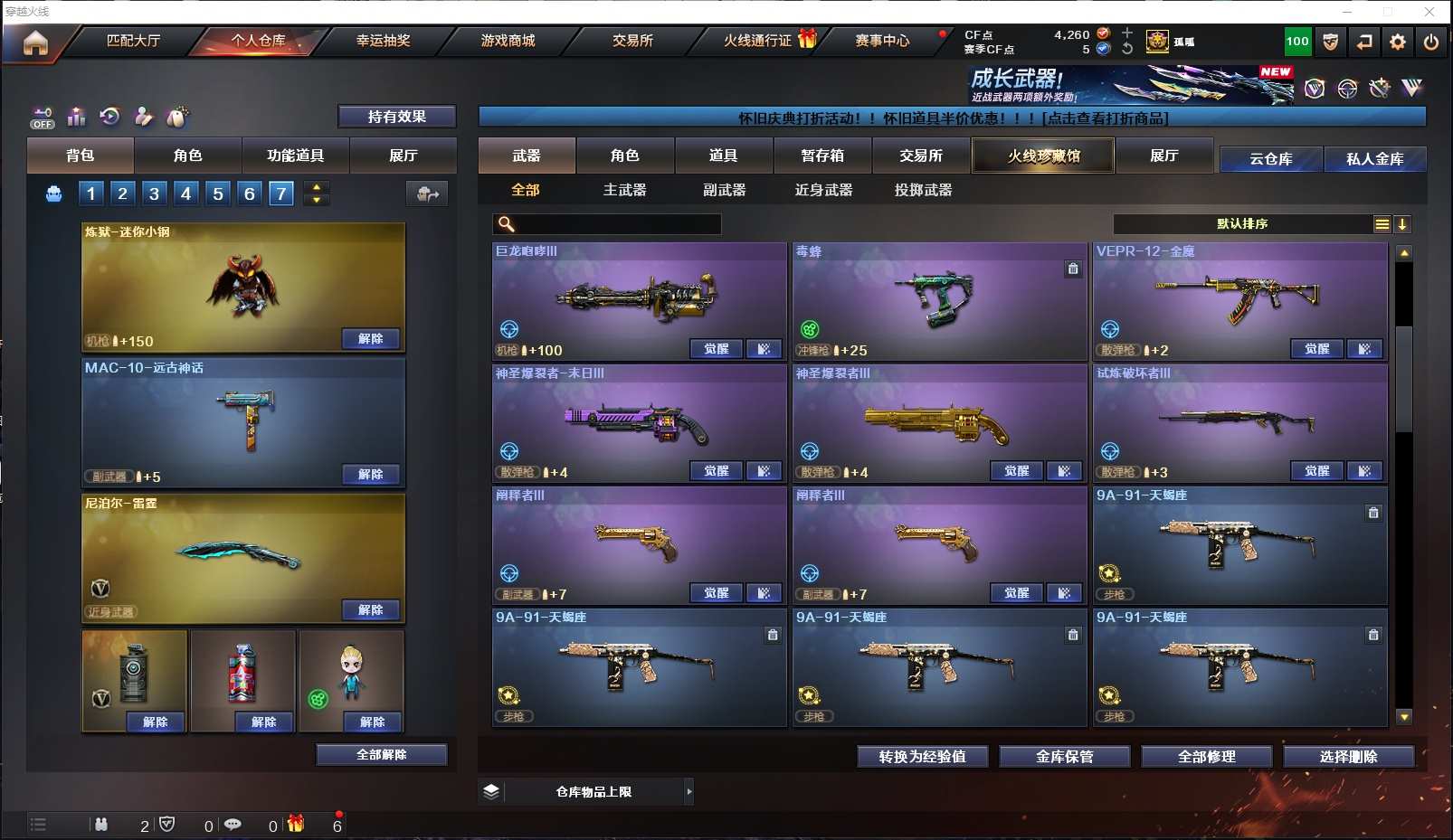Select backpack number 3
1453x840 pixels.
154,193
